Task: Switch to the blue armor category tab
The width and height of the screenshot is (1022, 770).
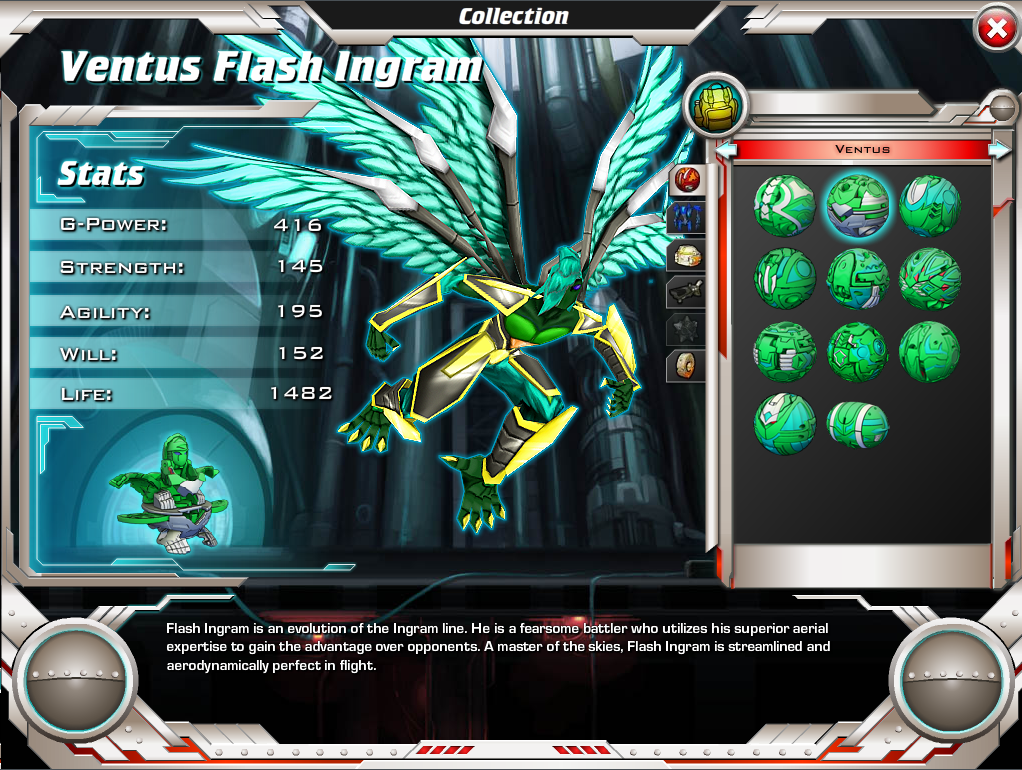Action: coord(687,218)
